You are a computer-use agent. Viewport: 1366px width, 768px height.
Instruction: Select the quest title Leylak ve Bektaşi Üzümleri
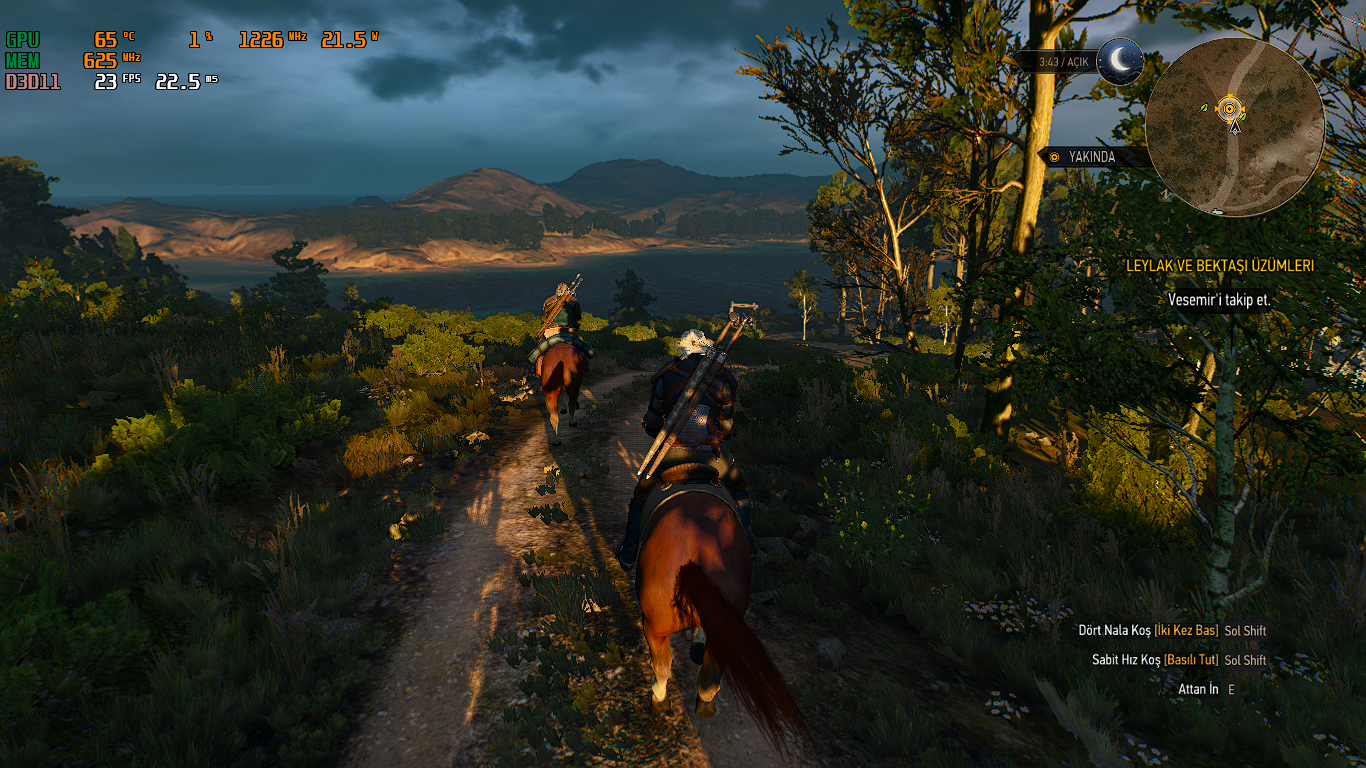1220,266
